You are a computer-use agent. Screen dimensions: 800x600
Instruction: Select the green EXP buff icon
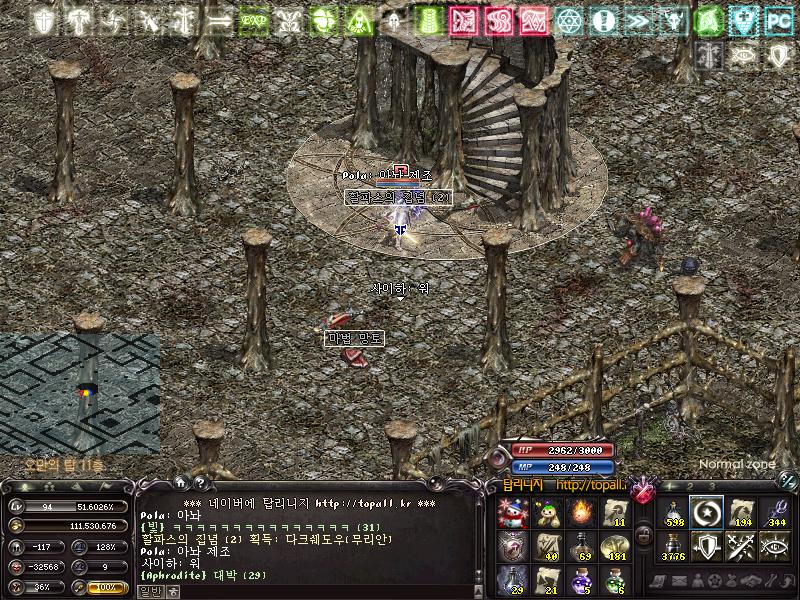click(x=254, y=20)
